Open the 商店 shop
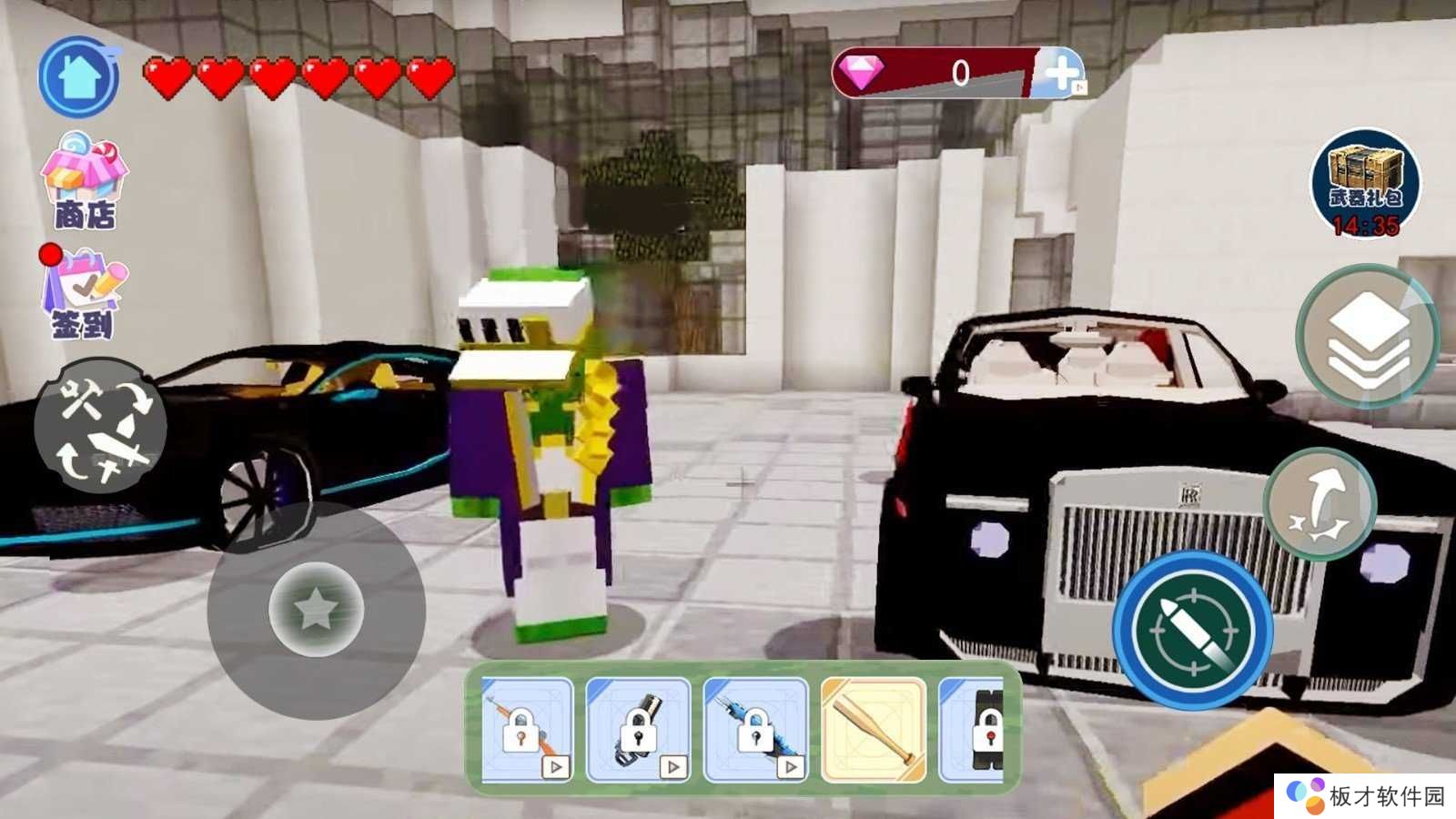Screen dimensions: 1456x819 click(84, 180)
